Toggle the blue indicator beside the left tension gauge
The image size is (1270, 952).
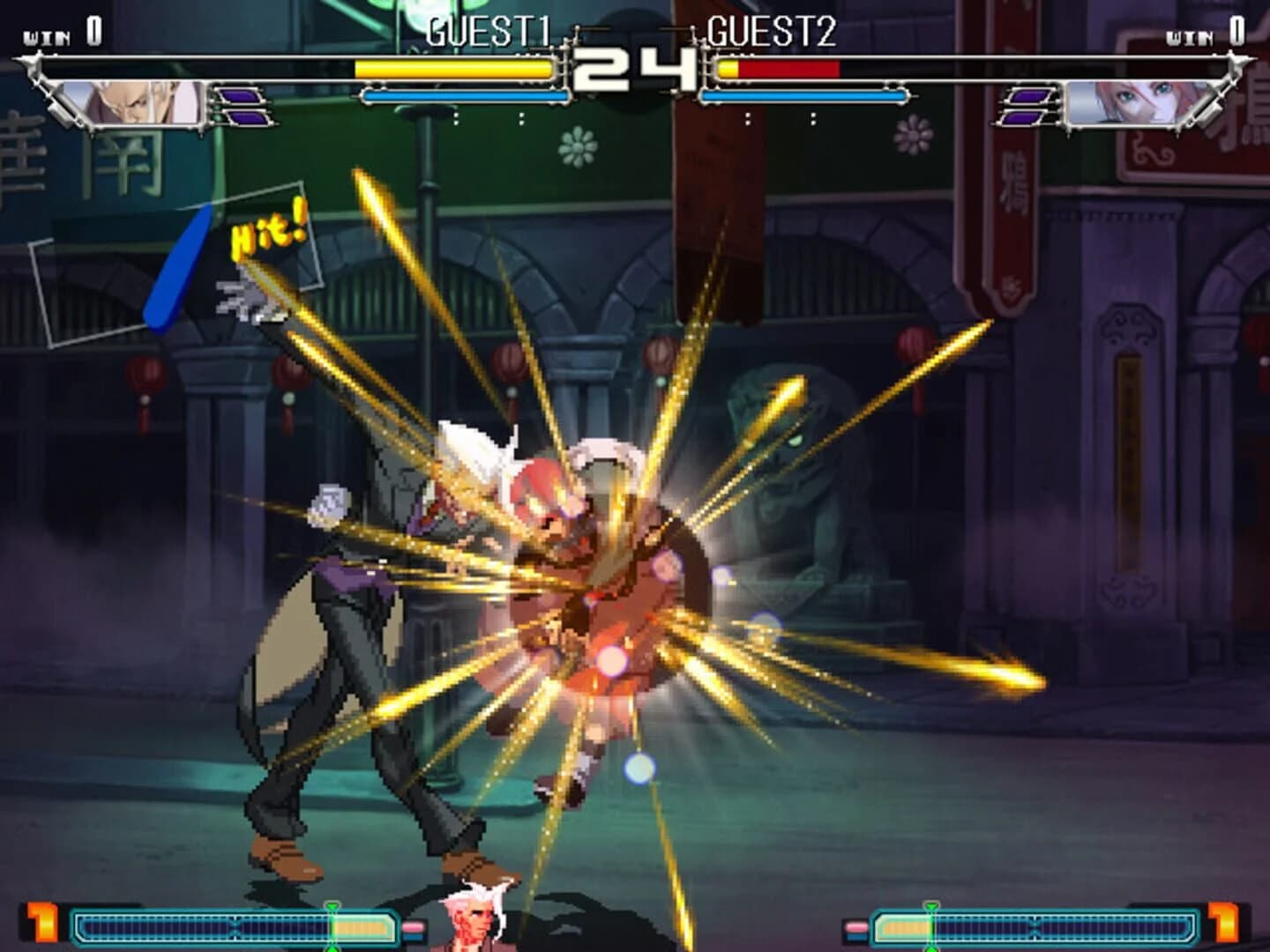pyautogui.click(x=412, y=935)
